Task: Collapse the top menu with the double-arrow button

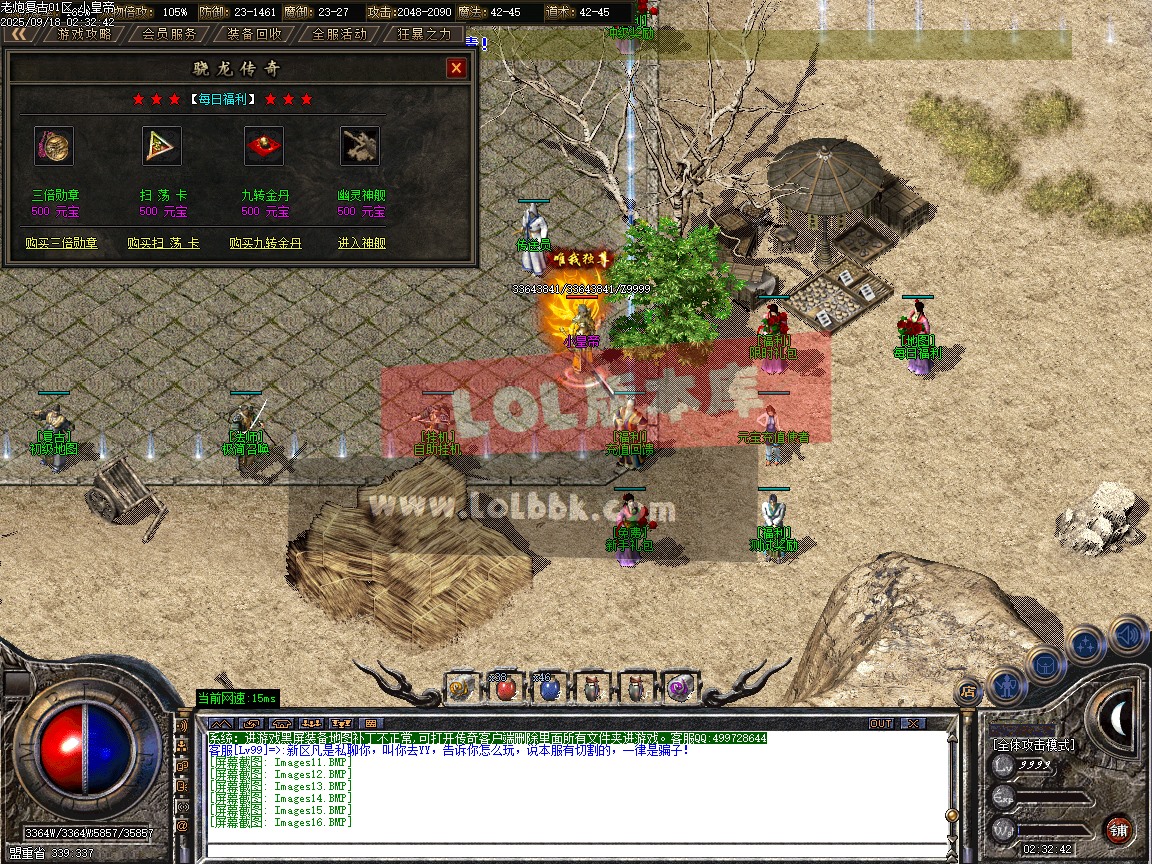Action: tap(19, 33)
